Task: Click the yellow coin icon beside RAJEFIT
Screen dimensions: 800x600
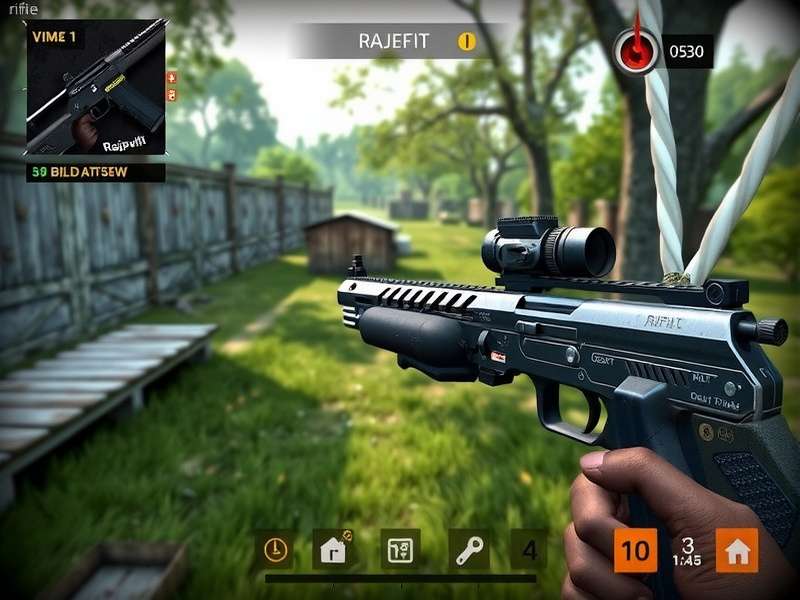Action: 467,41
